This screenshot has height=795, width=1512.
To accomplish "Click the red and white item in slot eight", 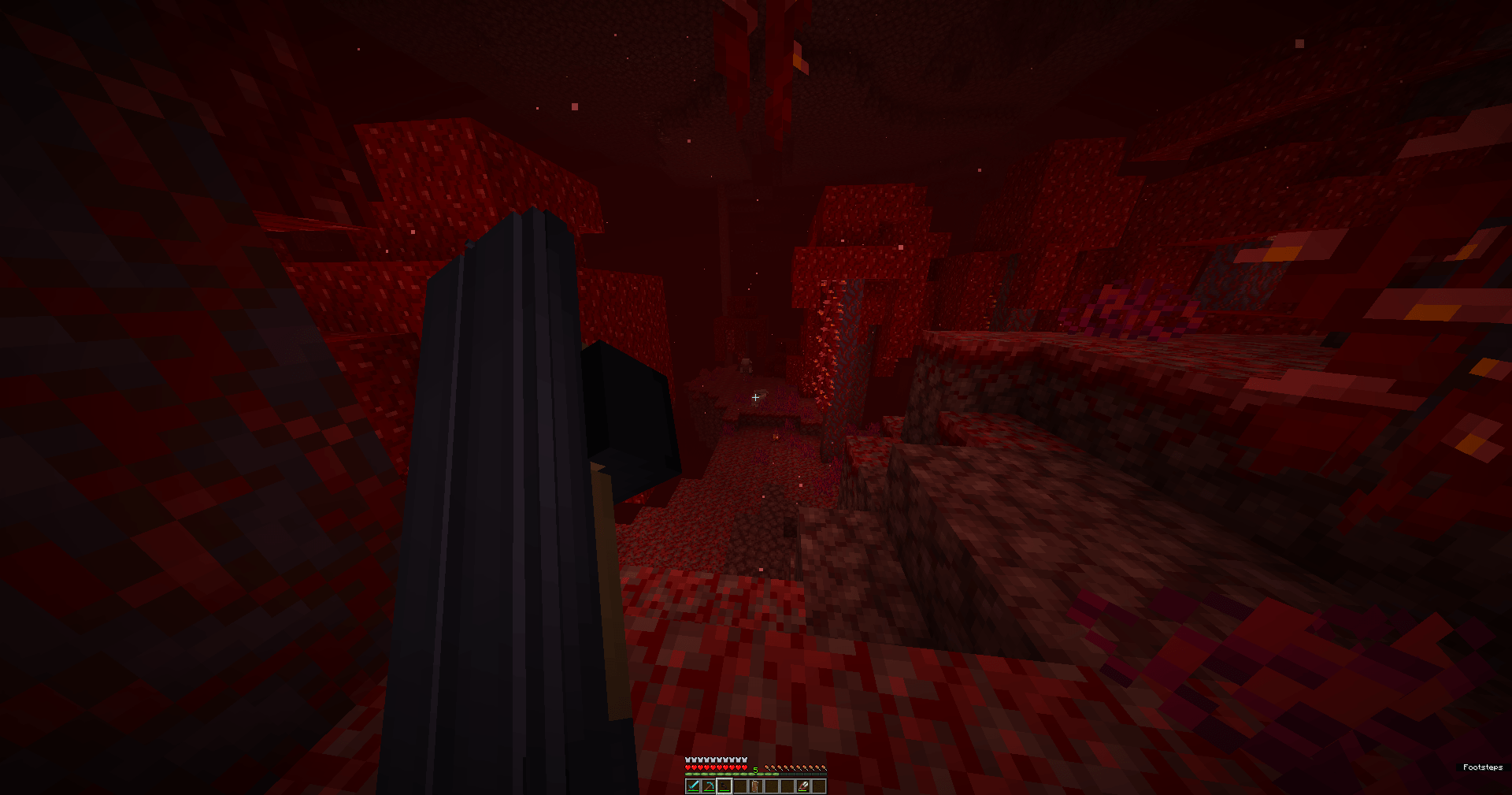I will (804, 786).
